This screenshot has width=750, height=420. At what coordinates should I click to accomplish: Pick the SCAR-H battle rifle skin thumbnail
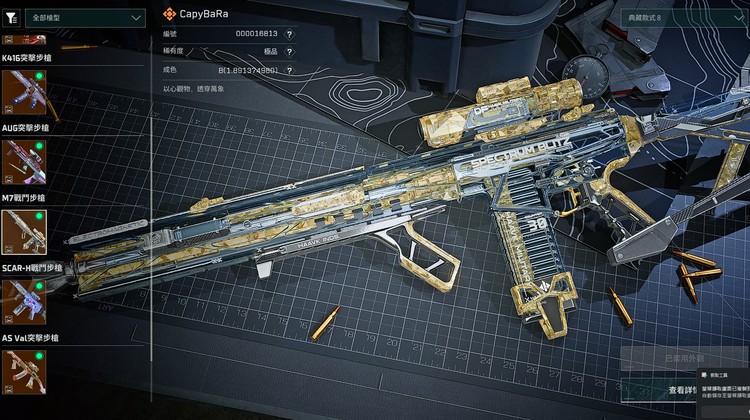(x=23, y=301)
